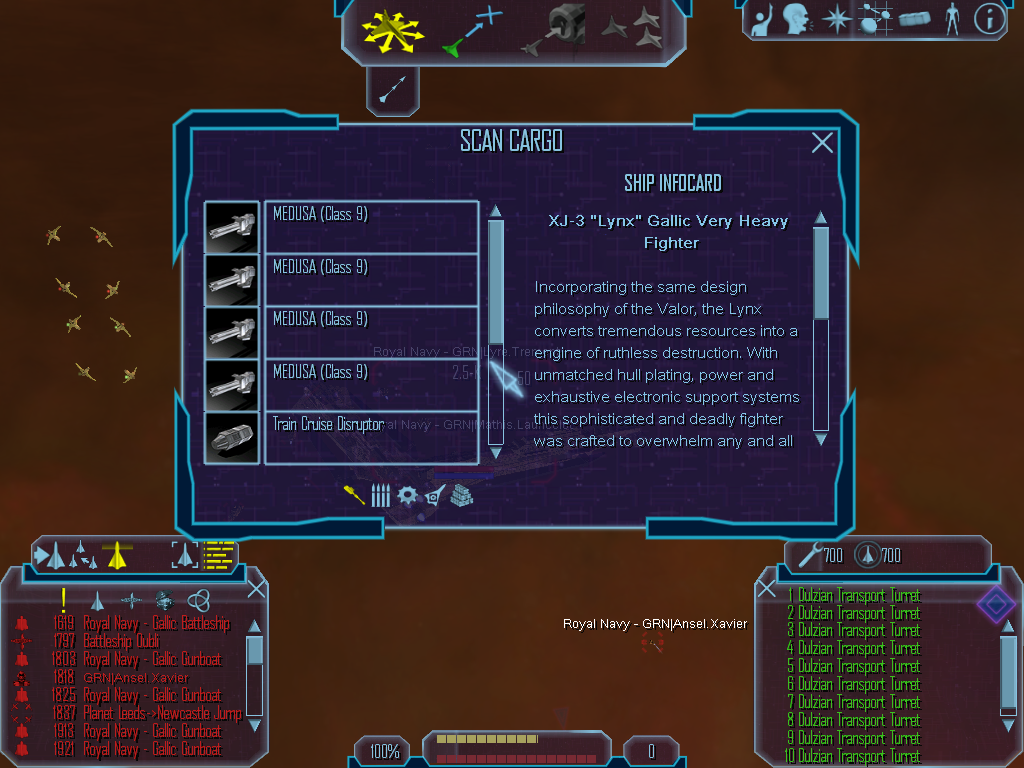Select Battleship Oubli in the contact list
Viewport: 1024px width, 768px height.
[x=134, y=641]
